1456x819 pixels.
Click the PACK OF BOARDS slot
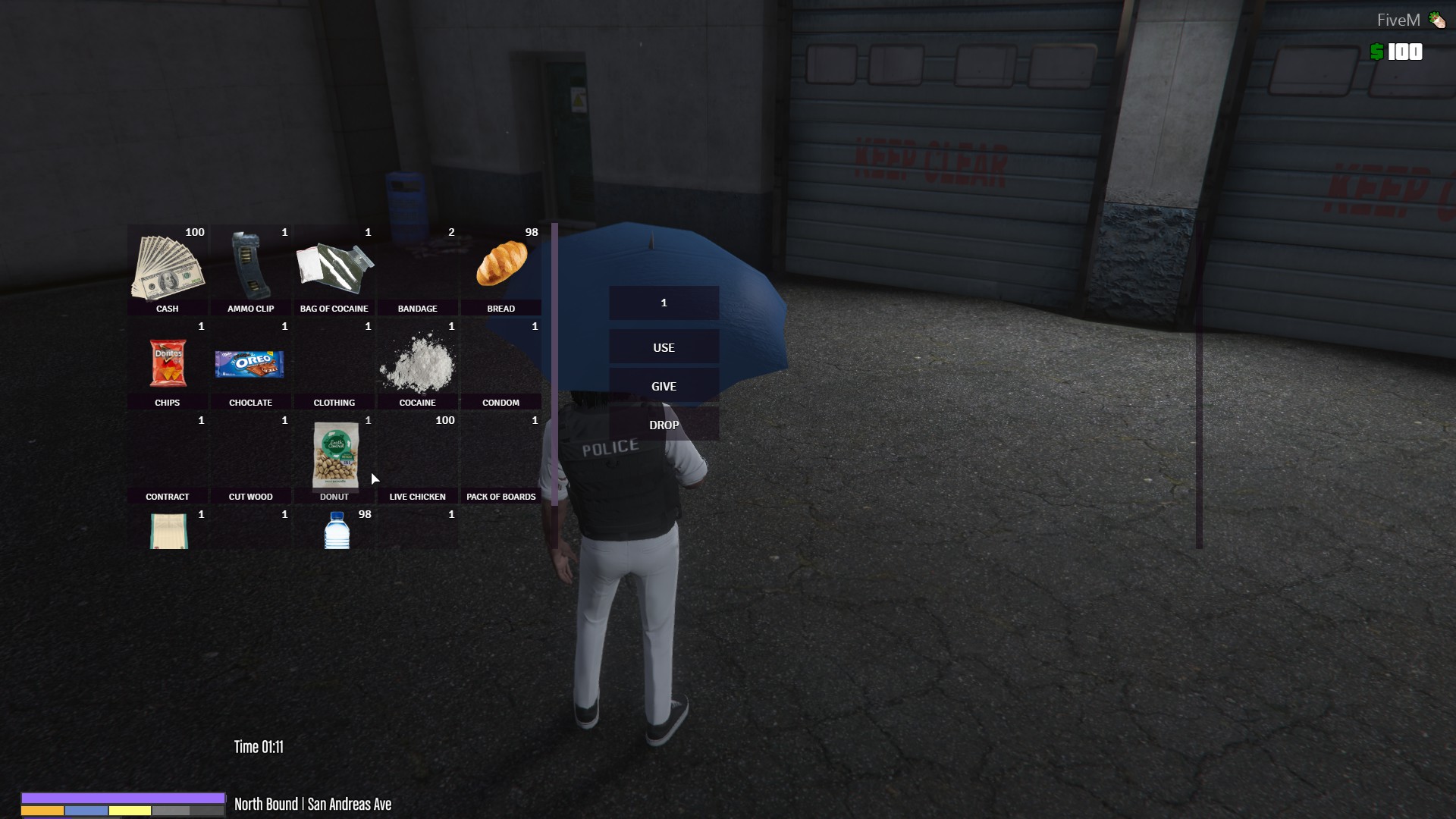pos(501,455)
